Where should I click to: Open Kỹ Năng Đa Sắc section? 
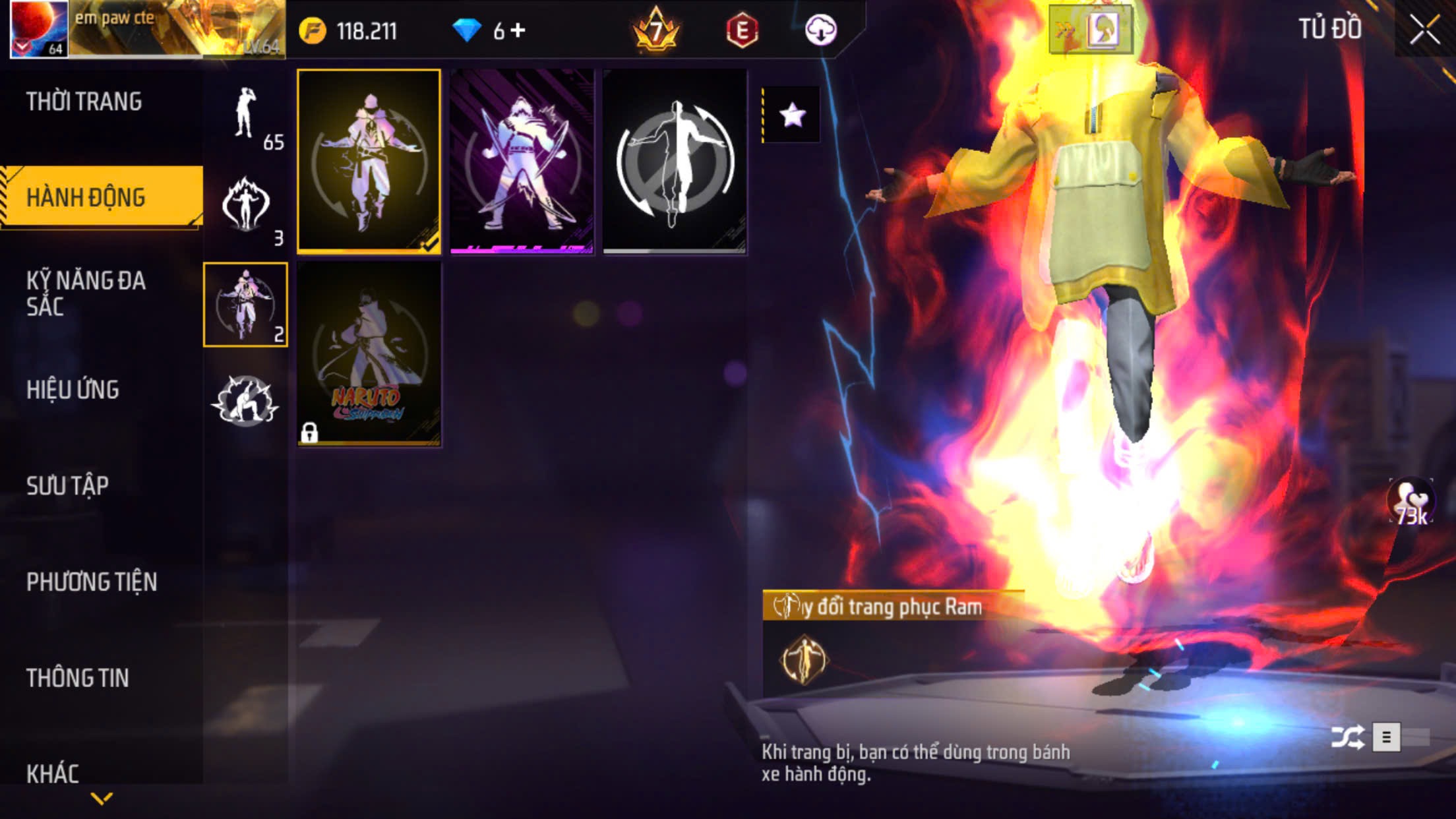(x=86, y=293)
